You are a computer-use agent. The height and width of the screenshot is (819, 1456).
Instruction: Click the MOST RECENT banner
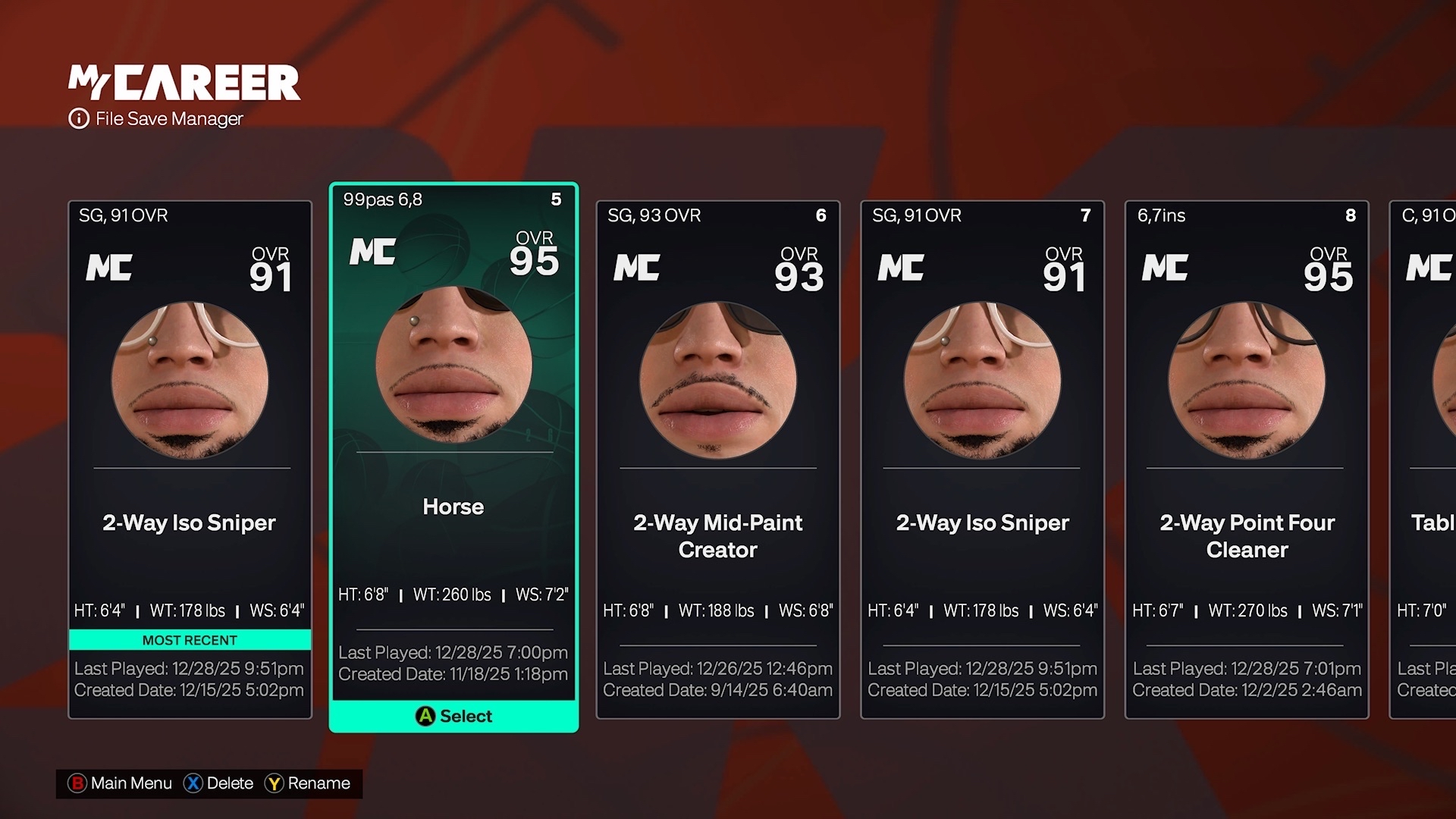click(190, 640)
